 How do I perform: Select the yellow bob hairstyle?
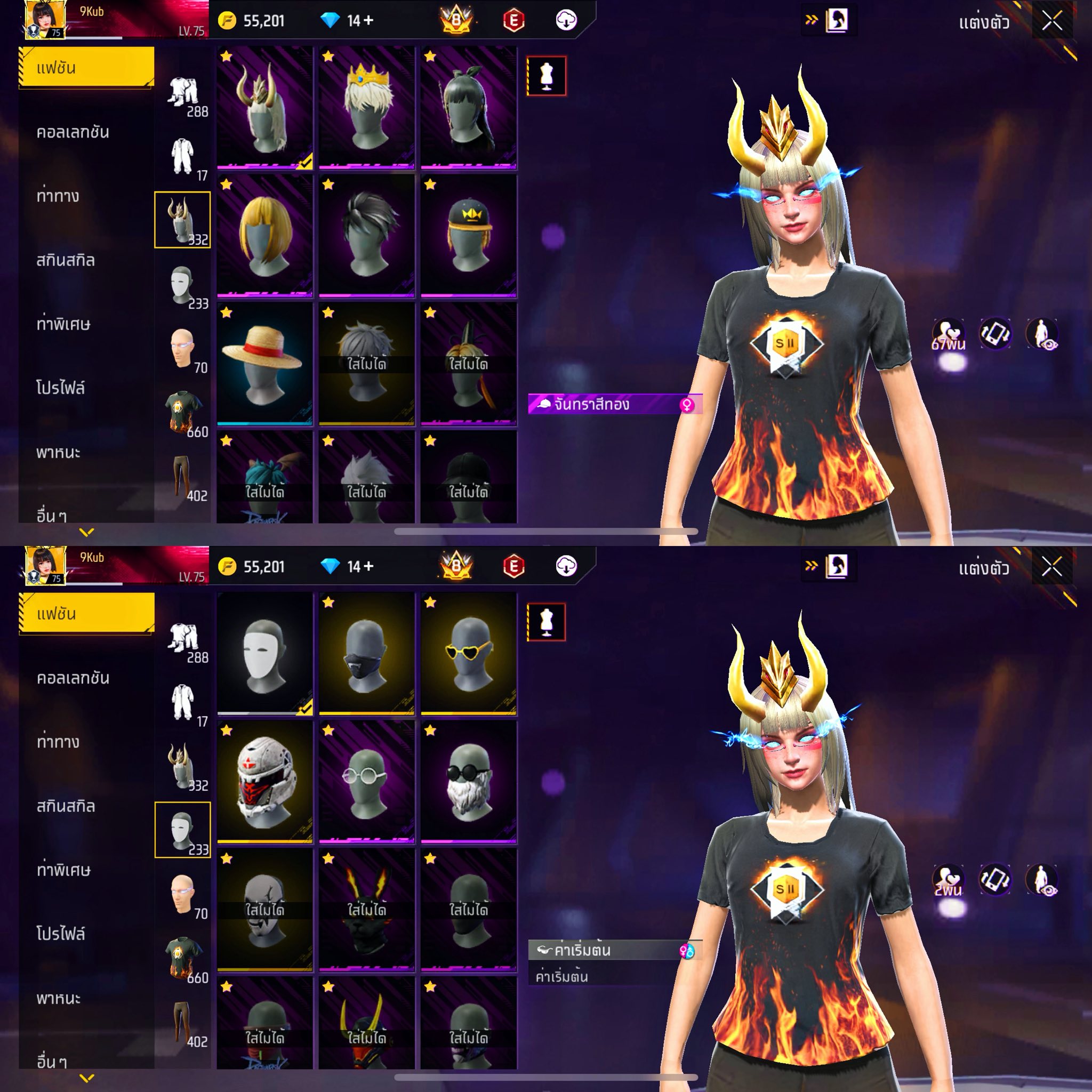pos(264,235)
